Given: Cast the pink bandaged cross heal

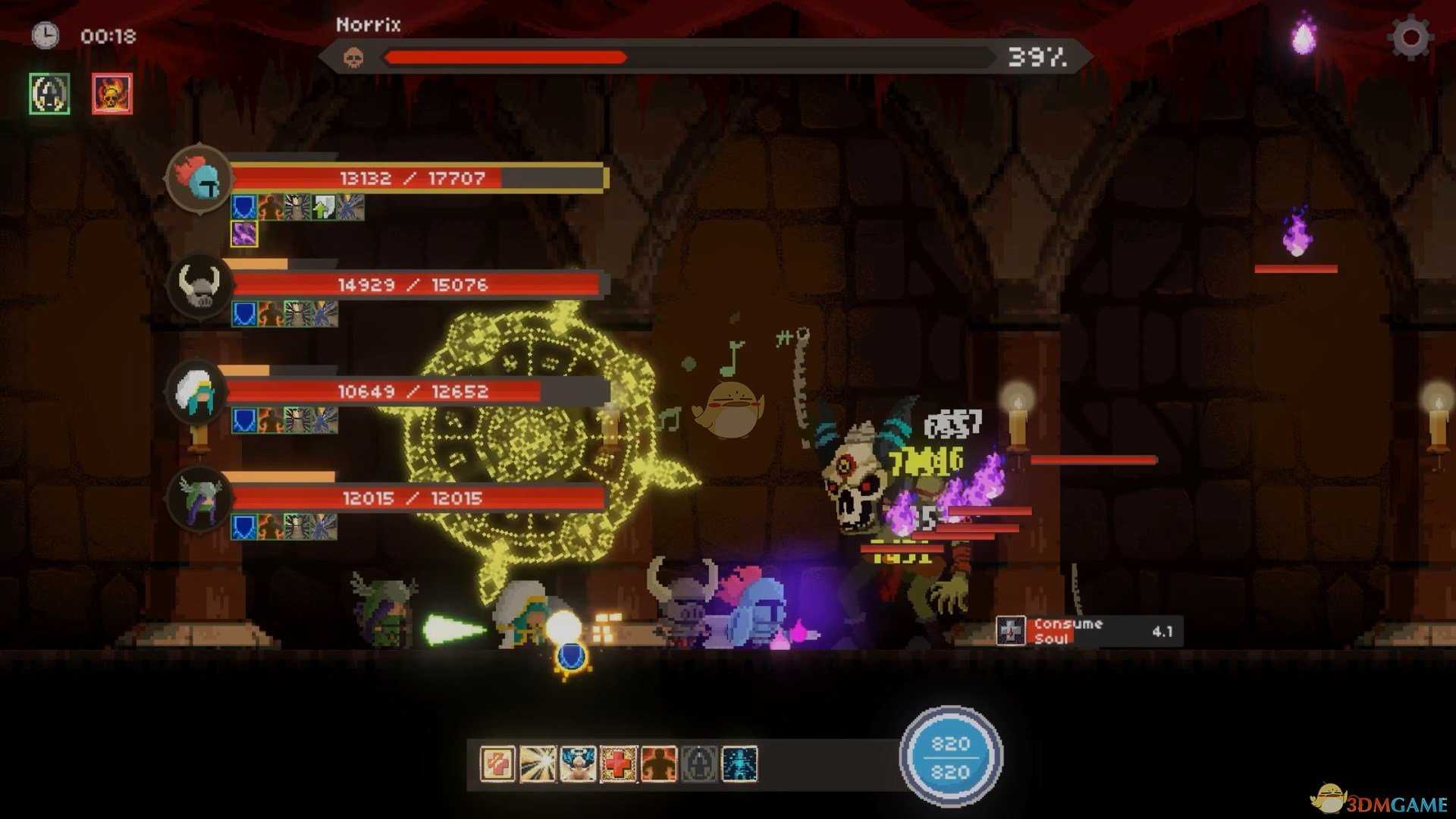Looking at the screenshot, I should tap(497, 764).
